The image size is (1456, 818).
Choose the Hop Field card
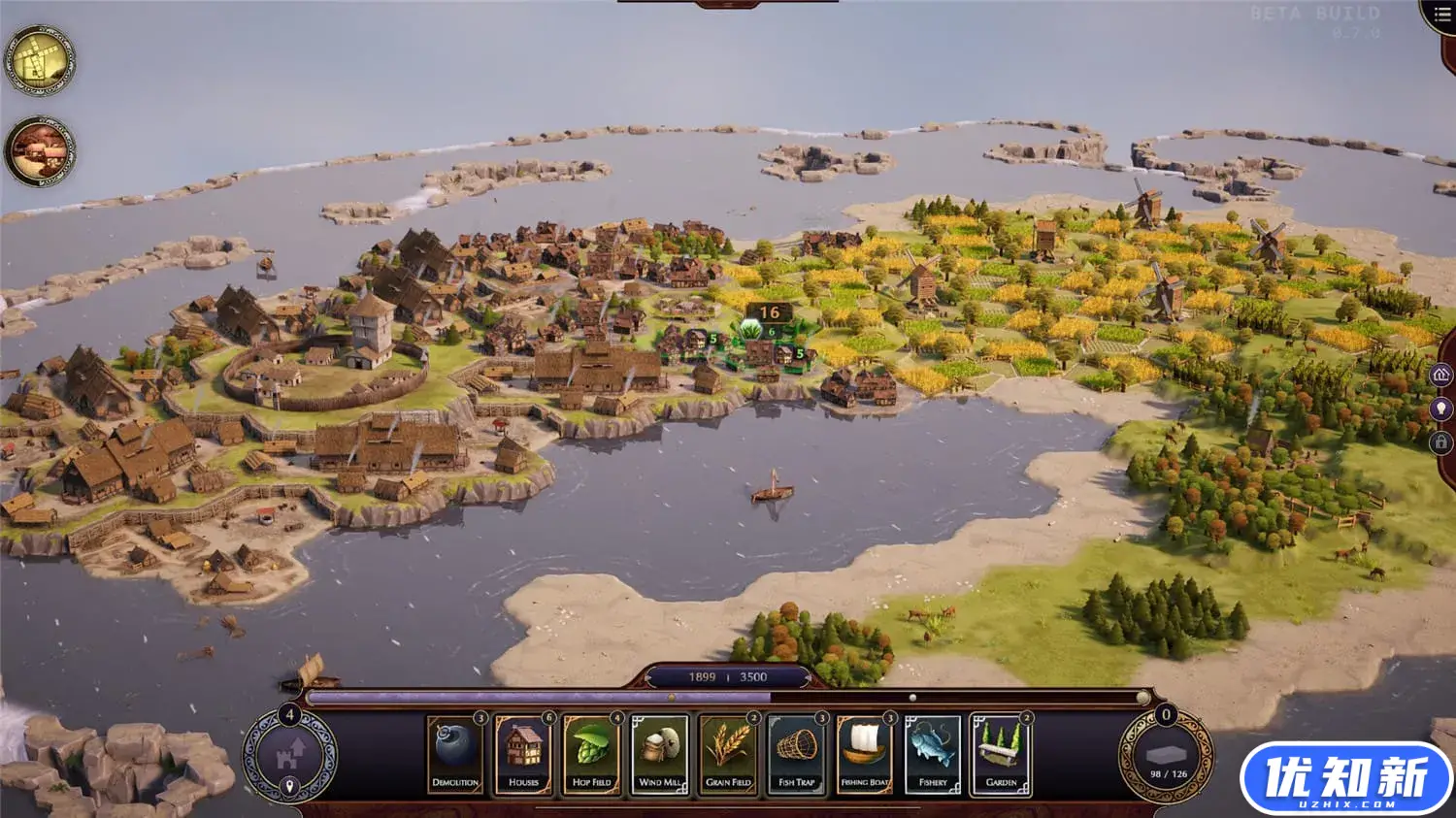pos(590,752)
